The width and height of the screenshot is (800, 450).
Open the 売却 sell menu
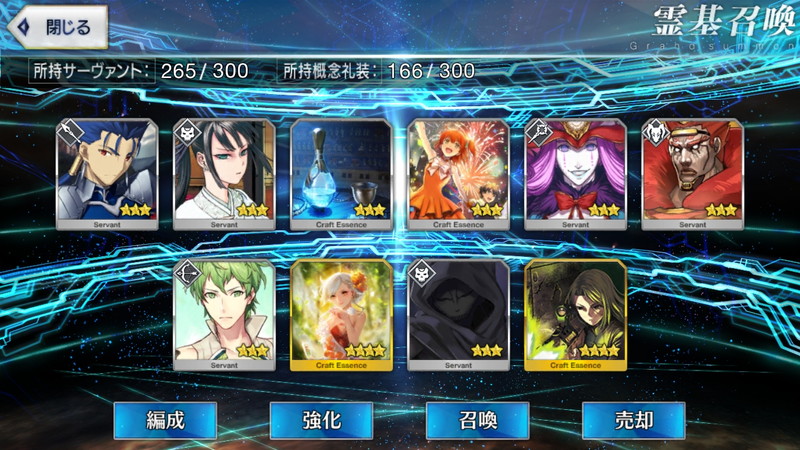[x=633, y=420]
